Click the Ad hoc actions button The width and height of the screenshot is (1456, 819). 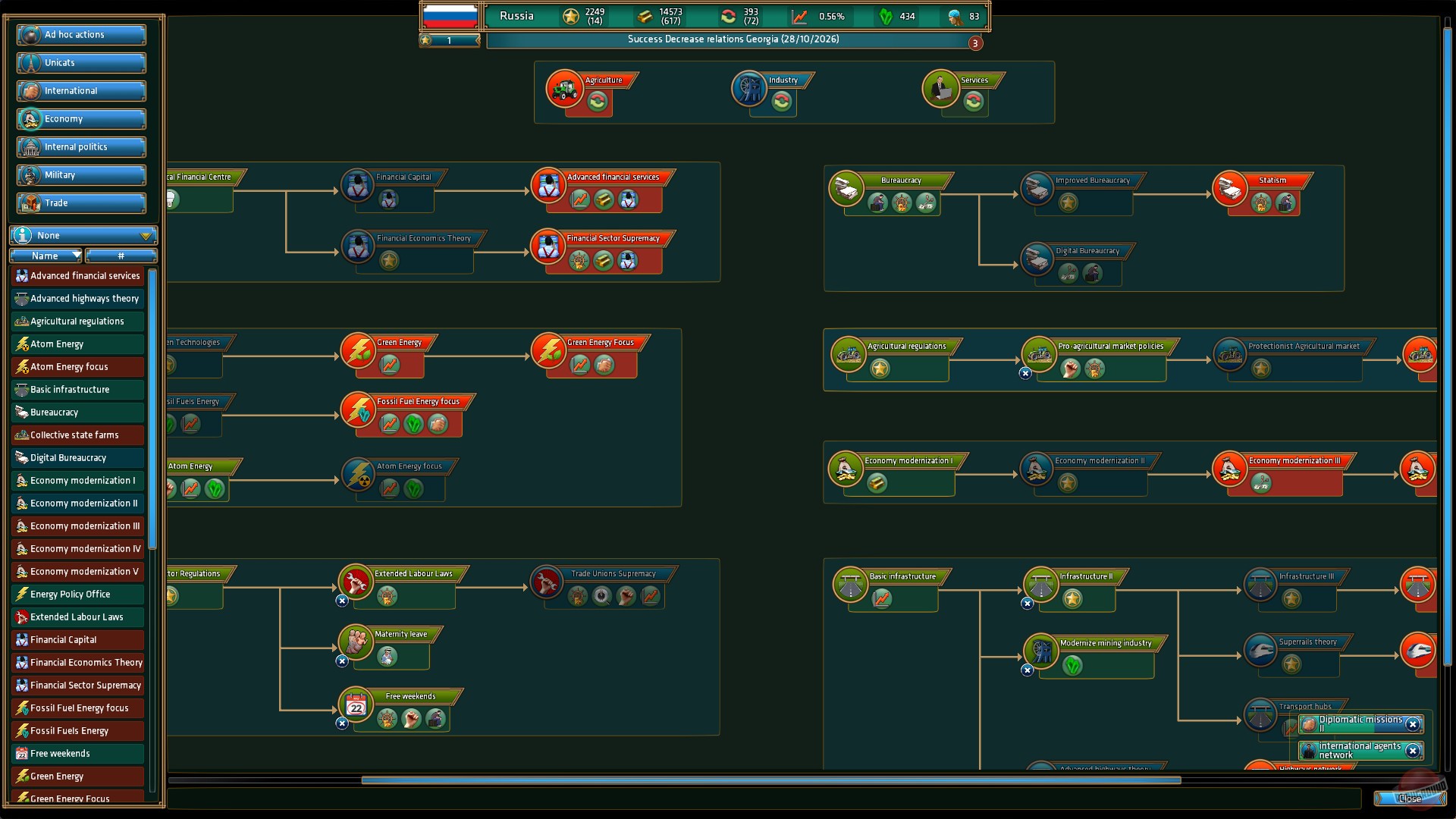(80, 34)
